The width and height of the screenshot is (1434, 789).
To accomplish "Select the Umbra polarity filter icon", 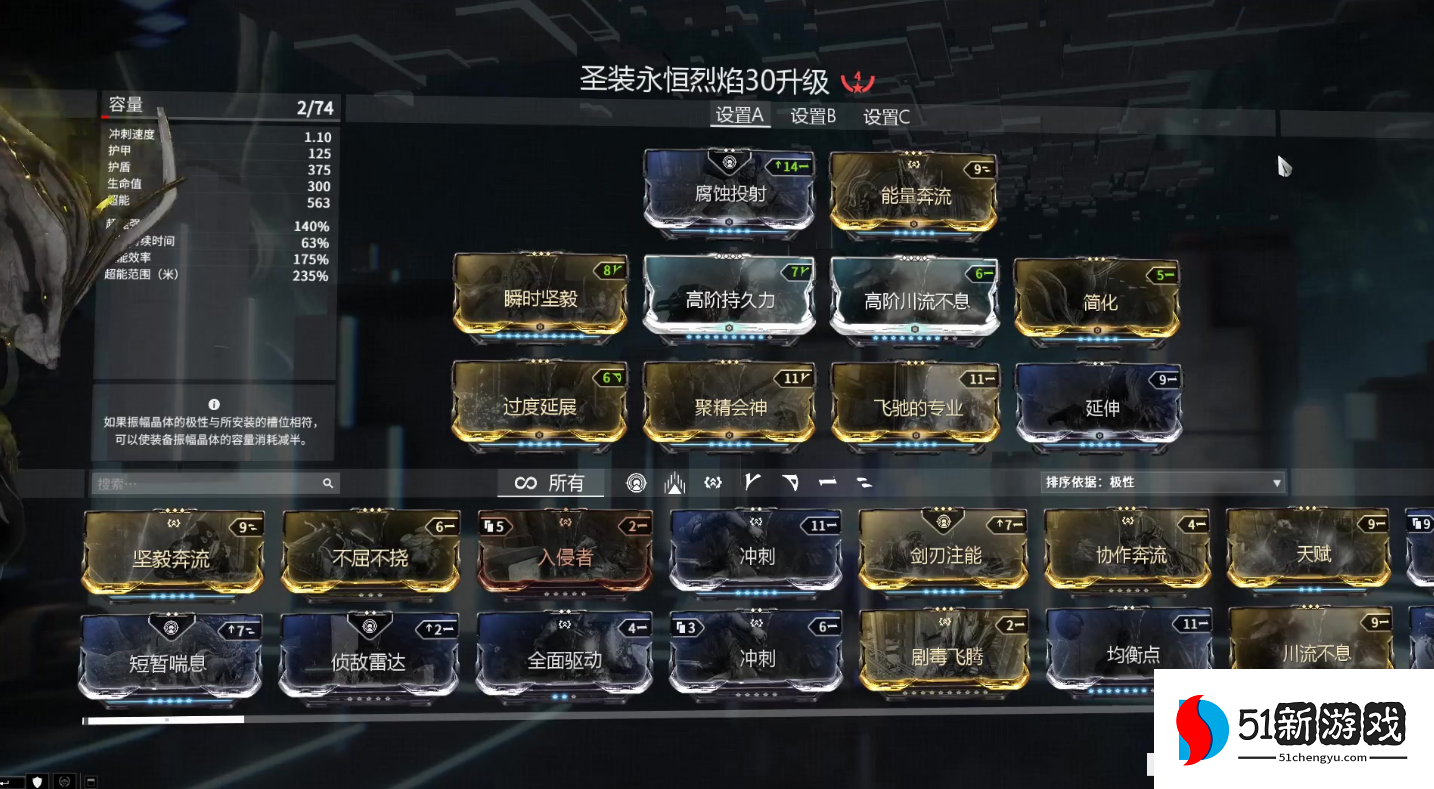I will 713,482.
